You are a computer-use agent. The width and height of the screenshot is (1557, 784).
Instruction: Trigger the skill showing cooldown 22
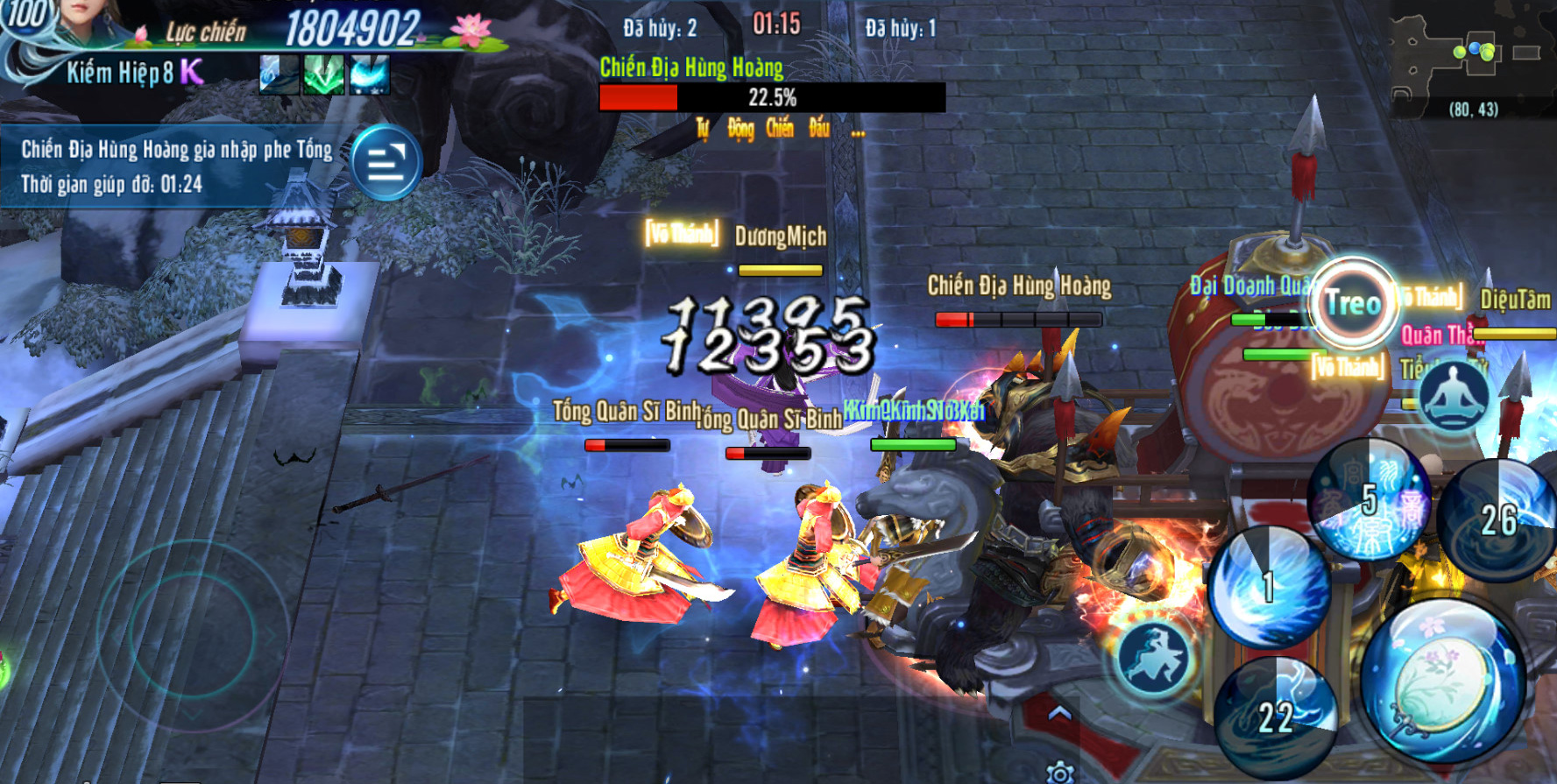click(x=1276, y=718)
